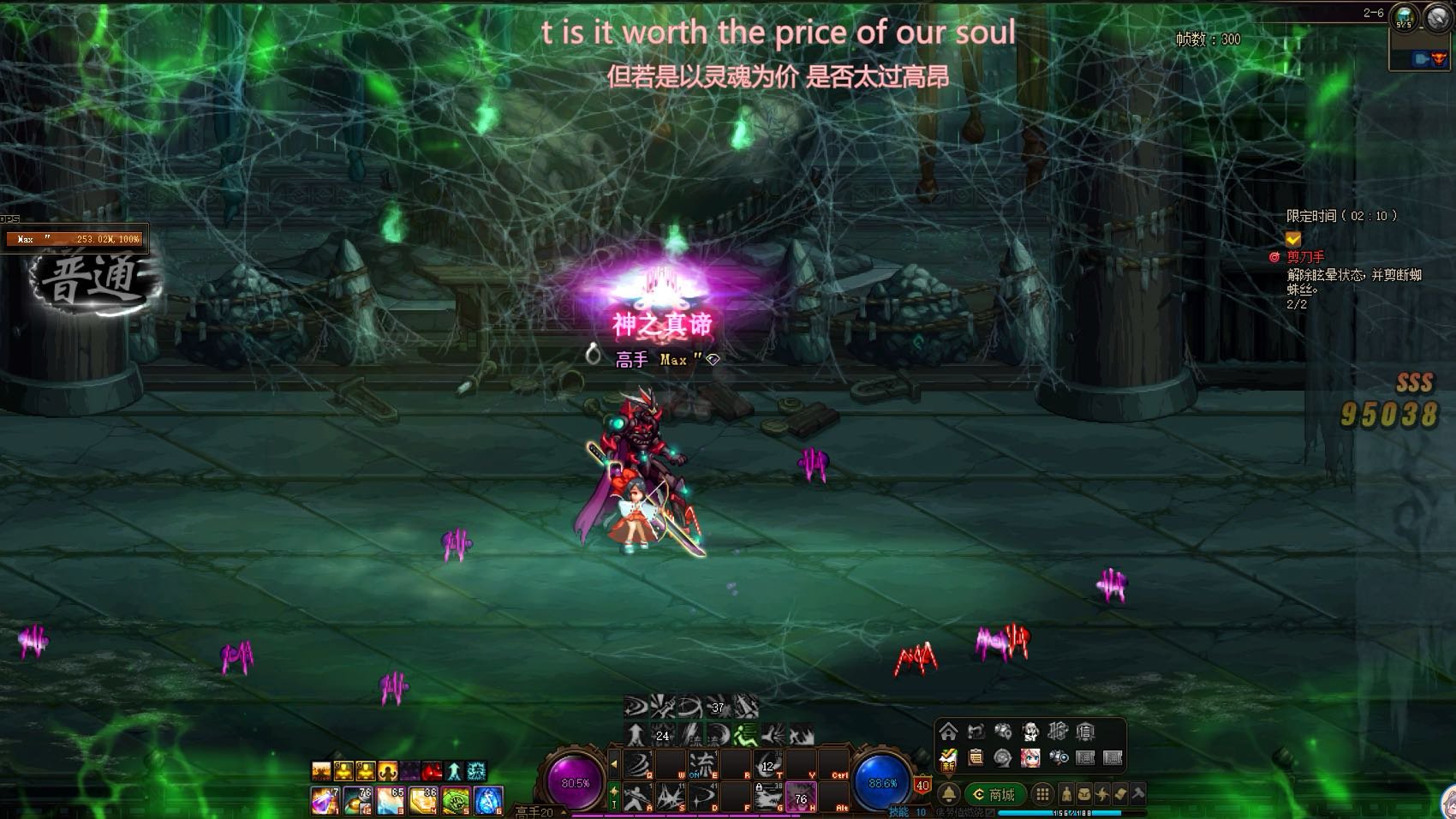Select the purple potion in quick slot 1

(323, 800)
